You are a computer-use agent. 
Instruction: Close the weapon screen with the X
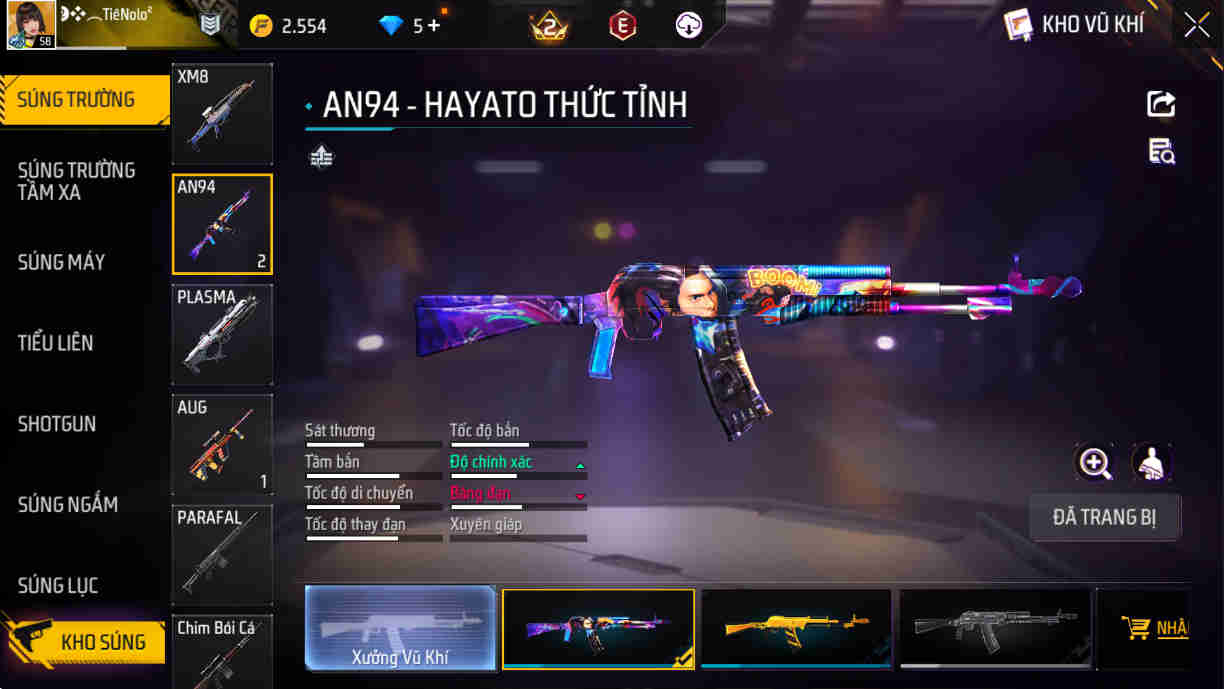[1197, 25]
